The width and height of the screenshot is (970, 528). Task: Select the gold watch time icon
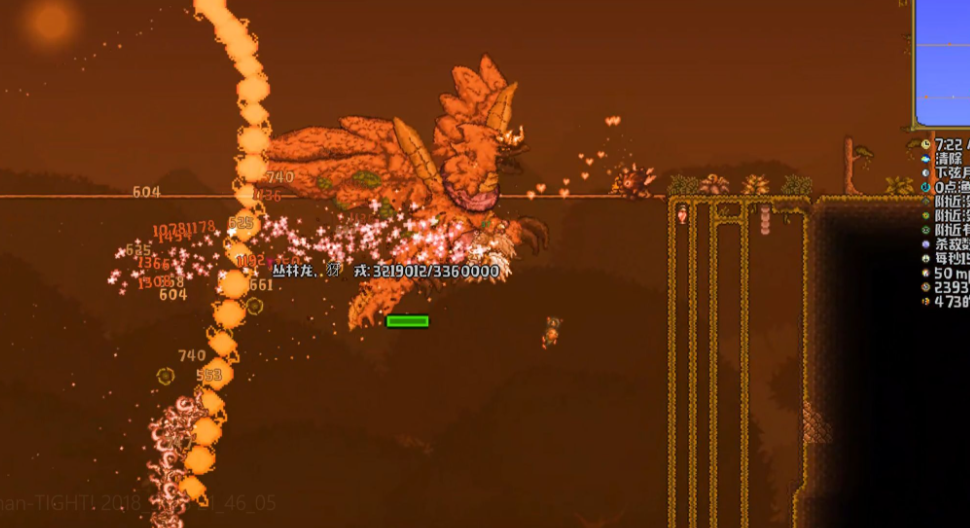point(925,145)
